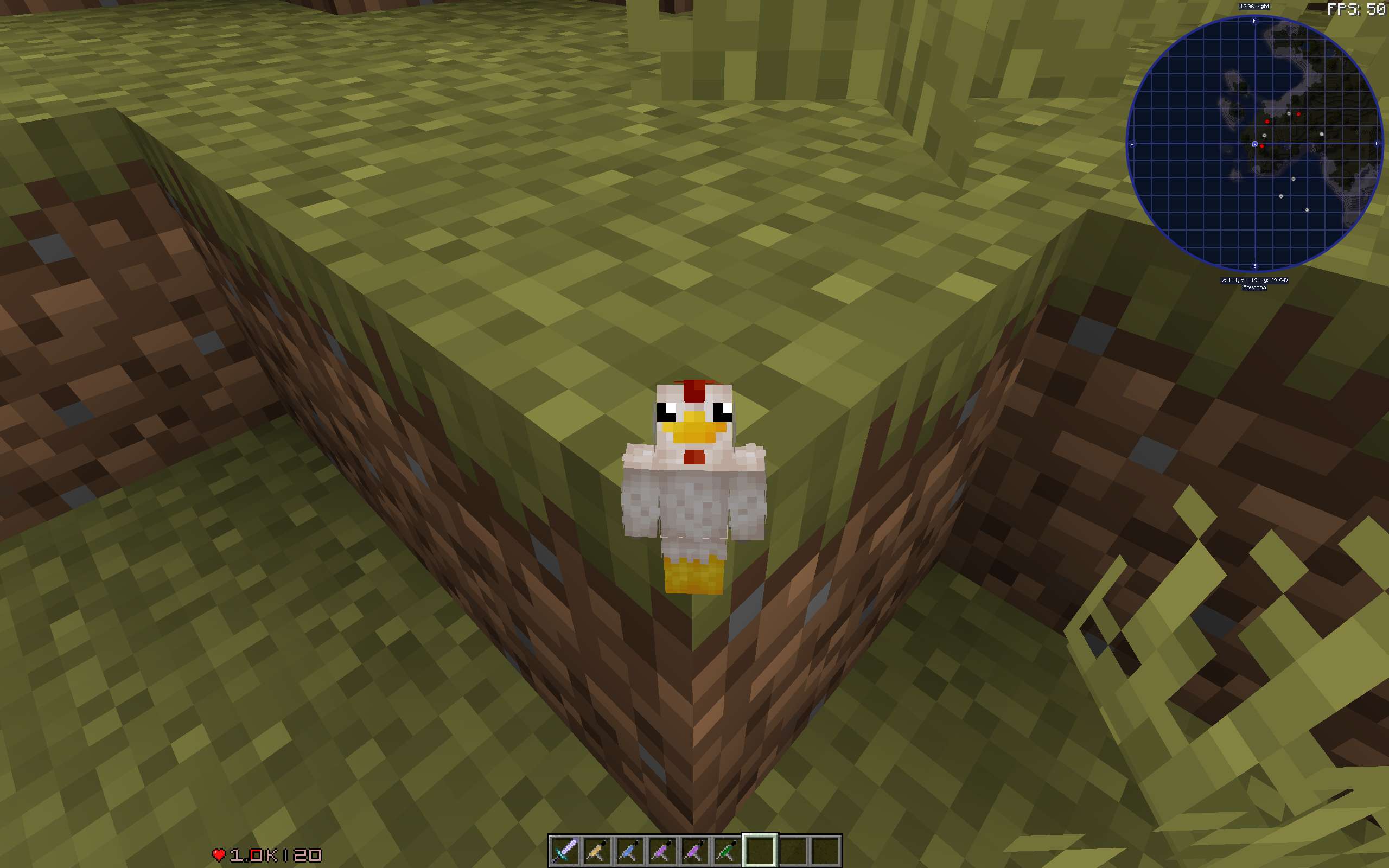Click the white waypoint dot on the minimap
The image size is (1389, 868).
[x=1321, y=134]
